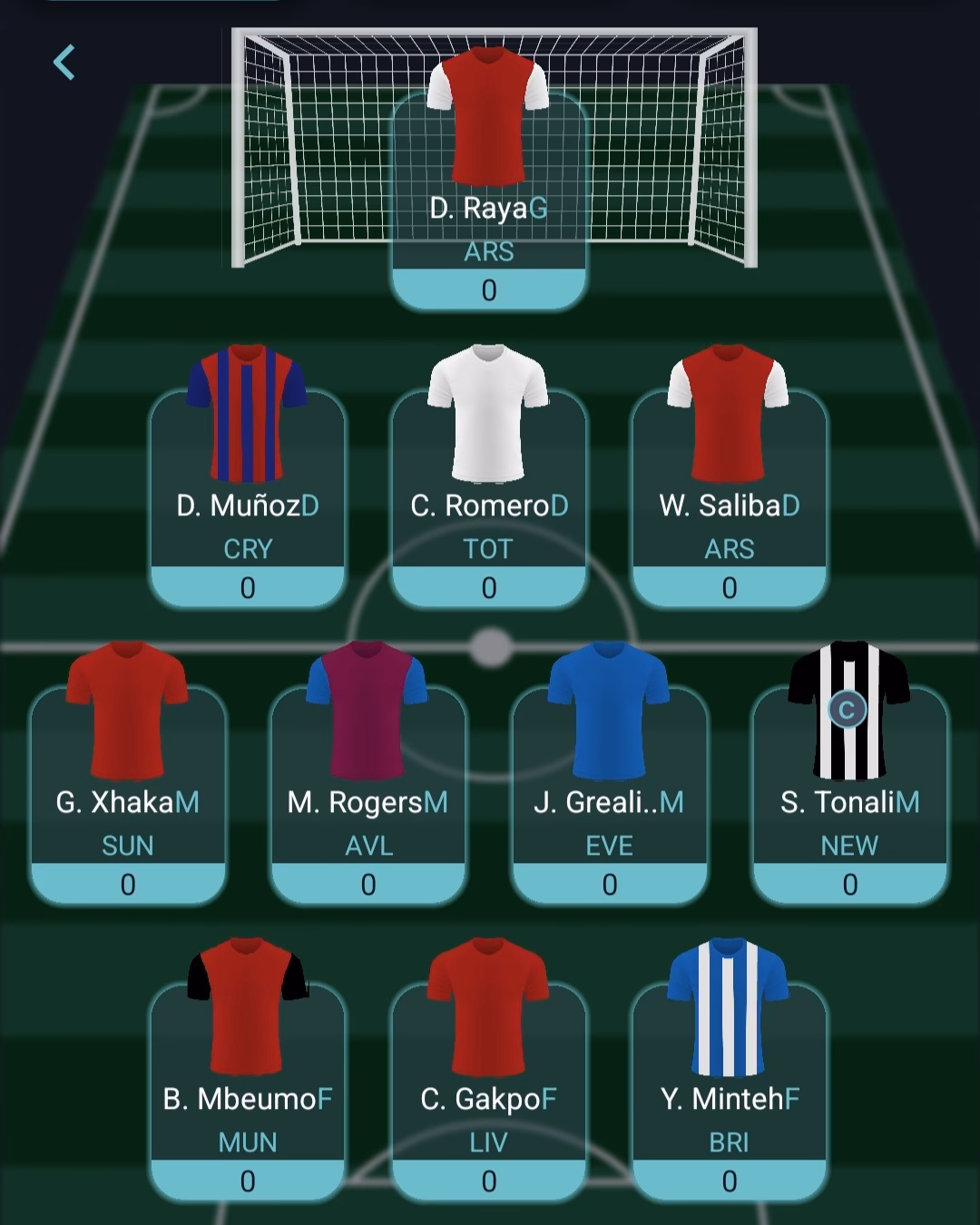This screenshot has width=980, height=1225.
Task: Choose M. Rogers of Aston Villa
Action: tap(367, 802)
